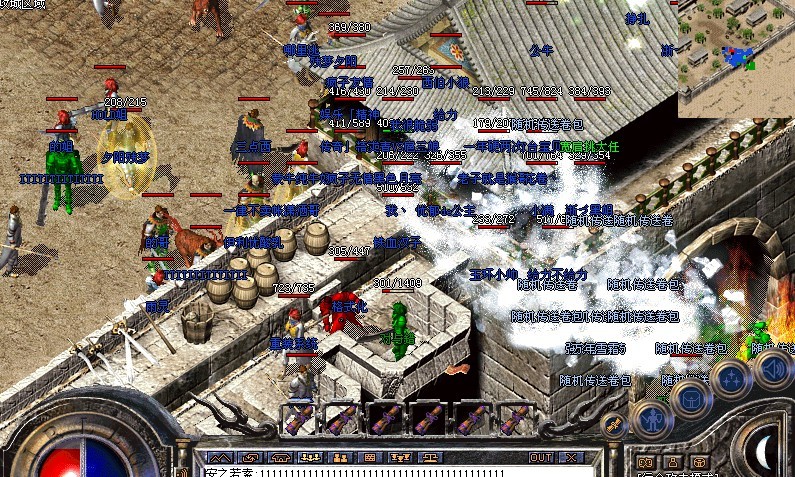Click the mountain icon on chat toolbar
The height and width of the screenshot is (477, 795).
coord(218,457)
